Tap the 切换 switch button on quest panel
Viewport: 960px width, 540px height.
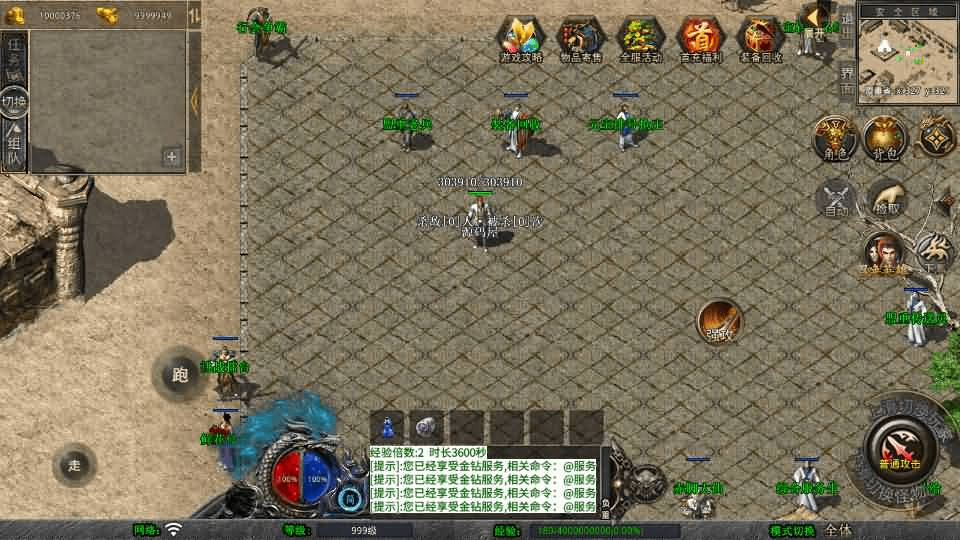click(x=14, y=102)
